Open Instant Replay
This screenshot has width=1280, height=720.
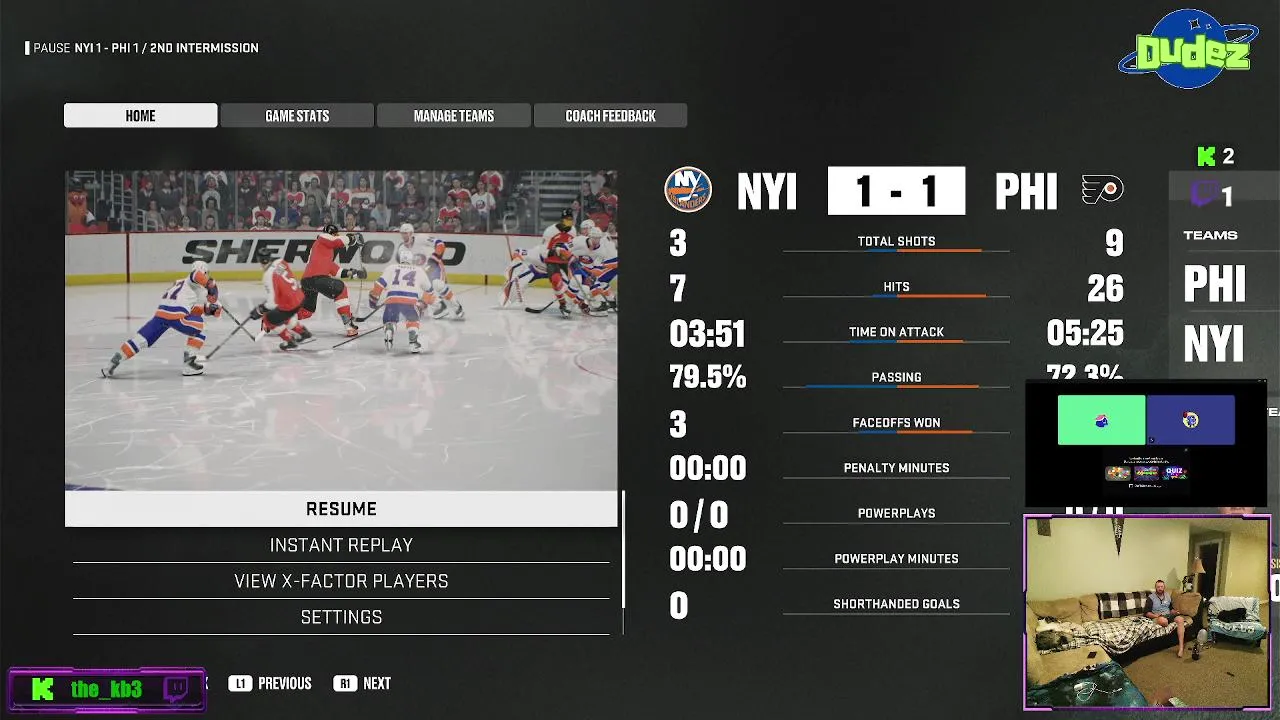341,545
